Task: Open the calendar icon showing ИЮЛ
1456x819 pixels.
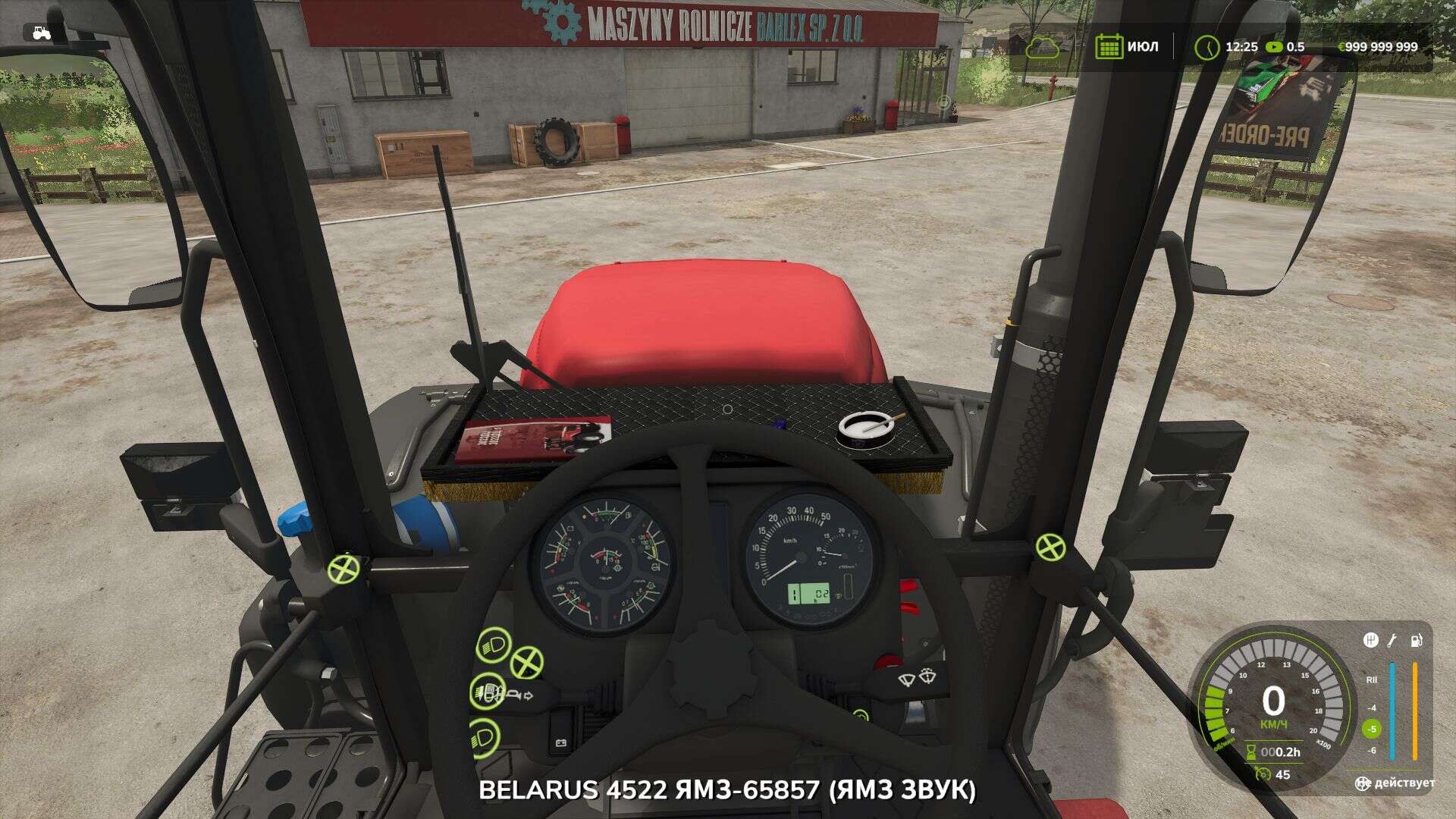Action: [1109, 45]
